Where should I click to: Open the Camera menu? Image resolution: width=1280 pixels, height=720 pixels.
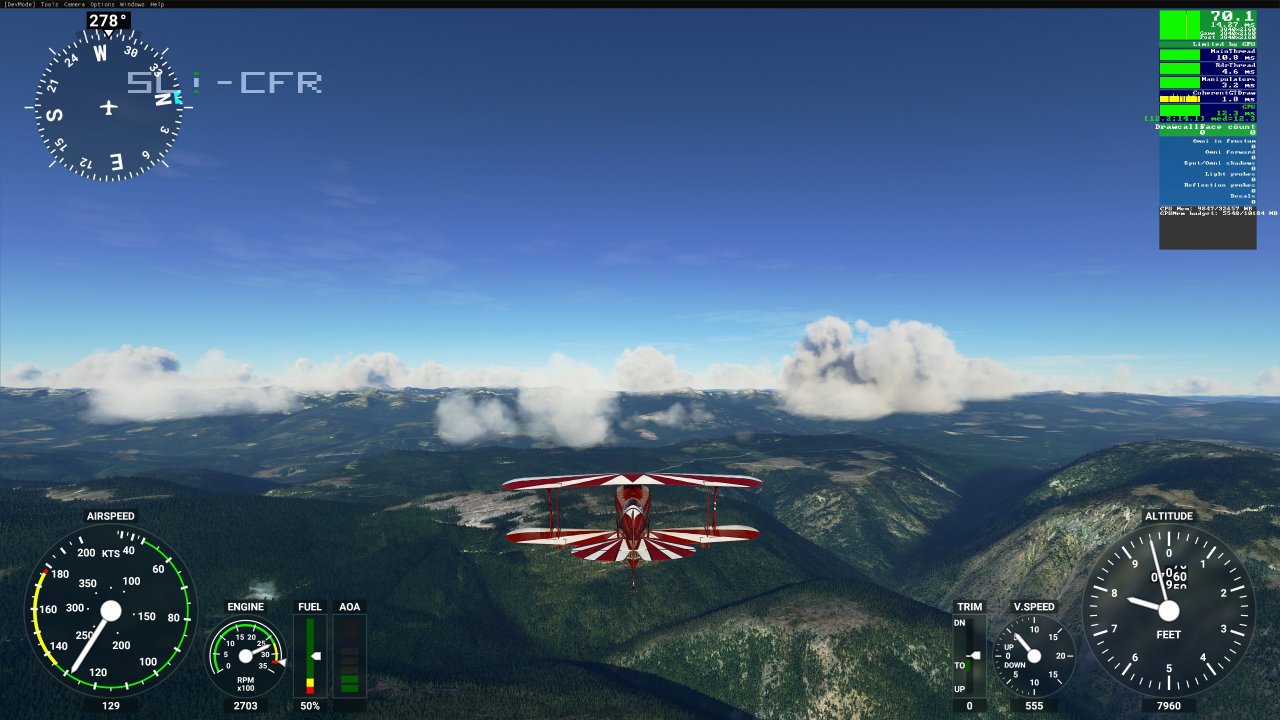74,4
